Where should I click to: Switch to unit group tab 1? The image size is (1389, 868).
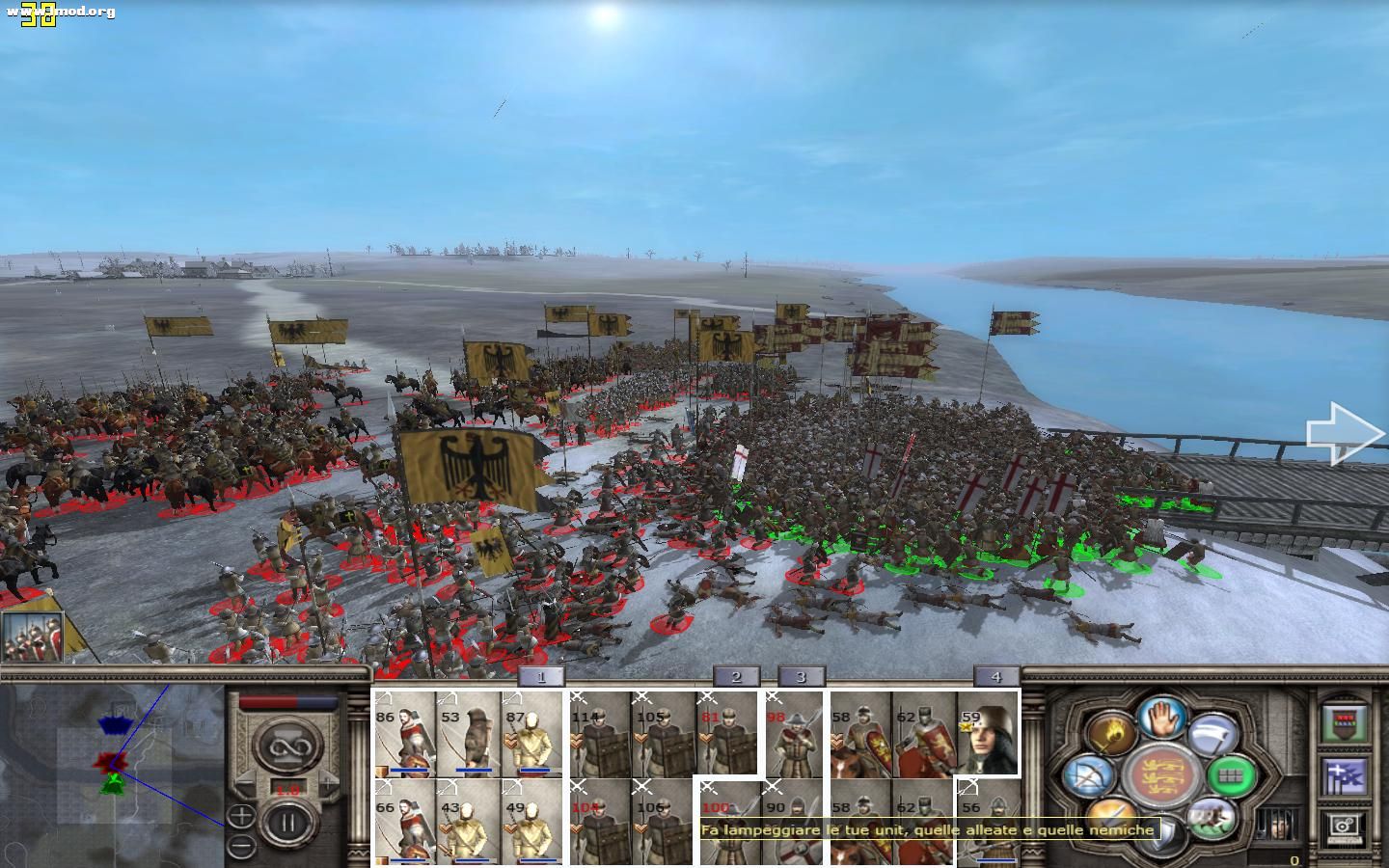[542, 677]
